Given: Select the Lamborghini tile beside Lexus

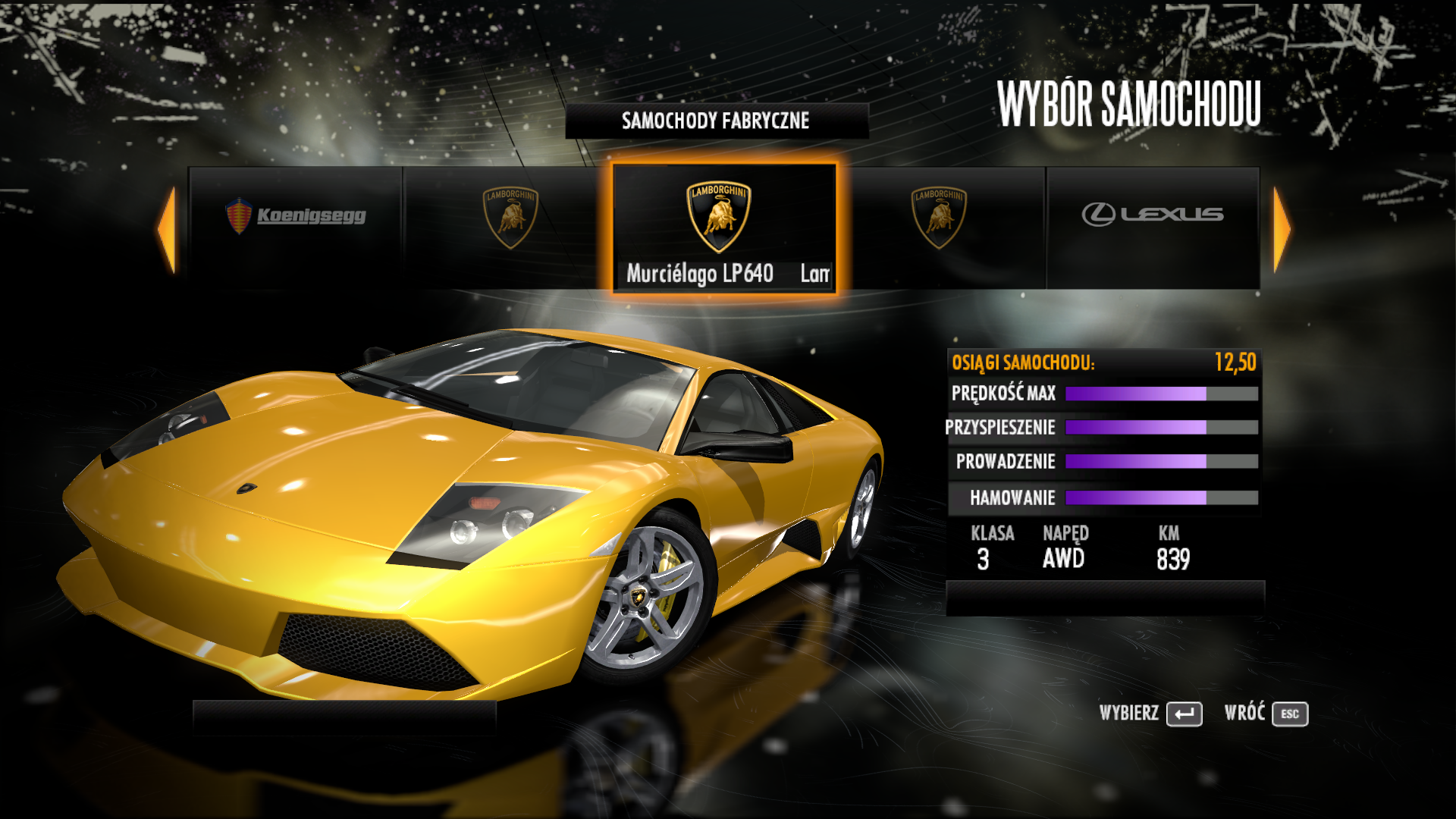Looking at the screenshot, I should click(x=940, y=227).
